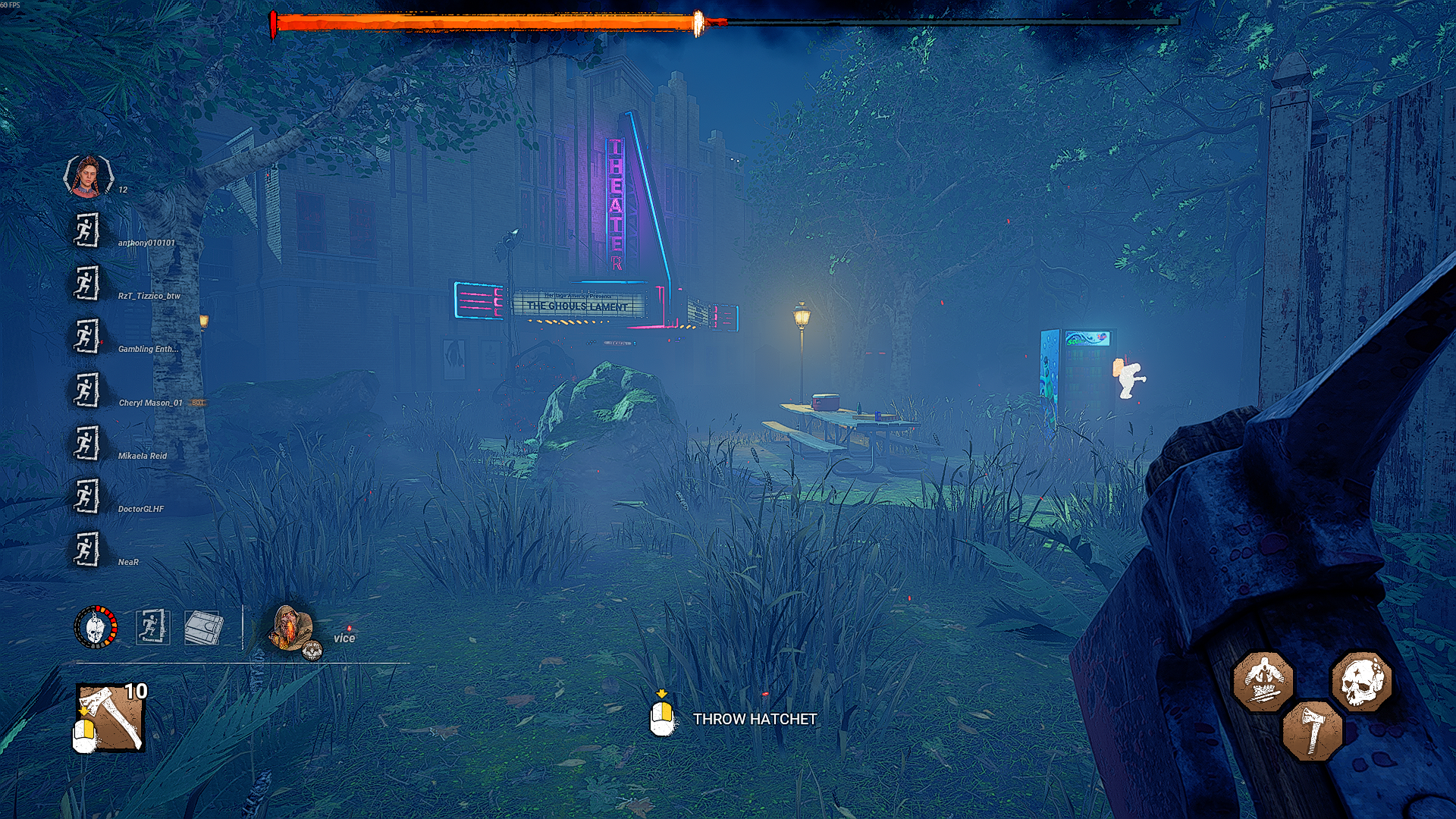Choose the winged figure perk icon
Screen dimensions: 1456x819
tap(1263, 681)
